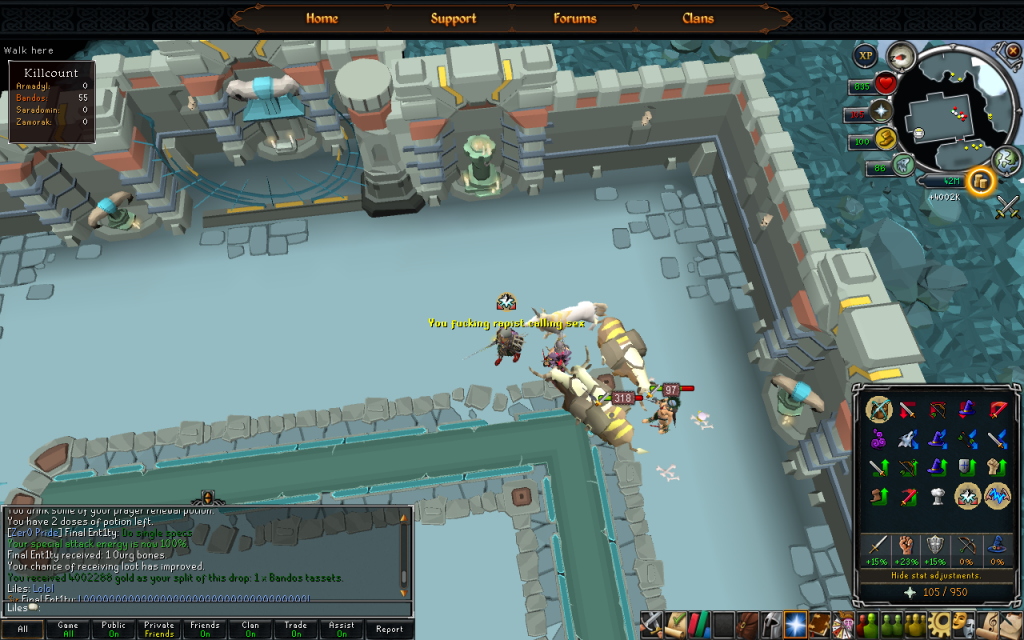Open the Forums link
The image size is (1024, 640).
point(574,18)
